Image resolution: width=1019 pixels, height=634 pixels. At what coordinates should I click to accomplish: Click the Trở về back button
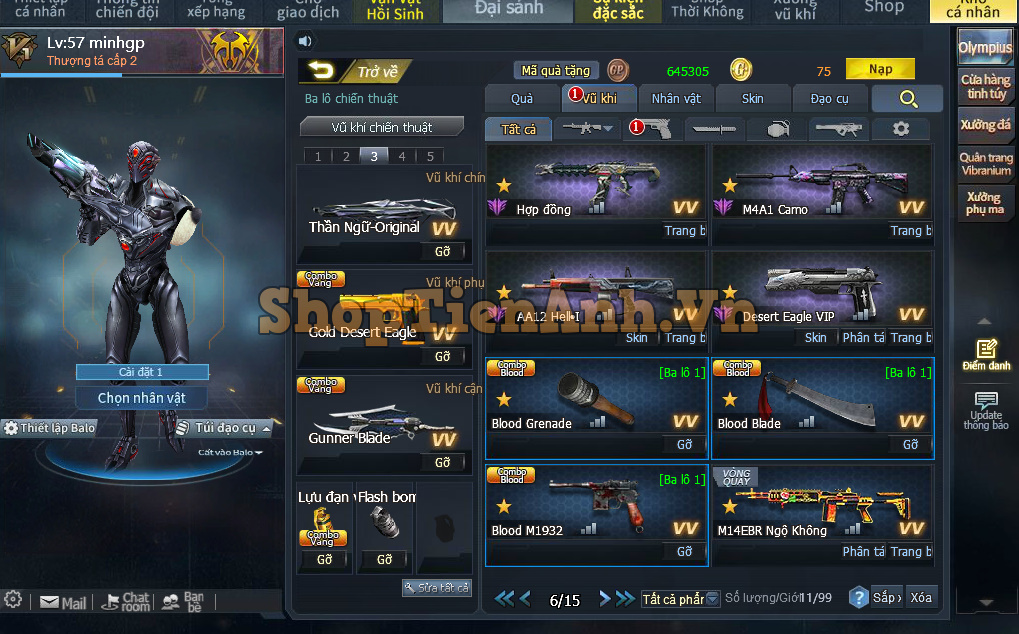tap(355, 71)
